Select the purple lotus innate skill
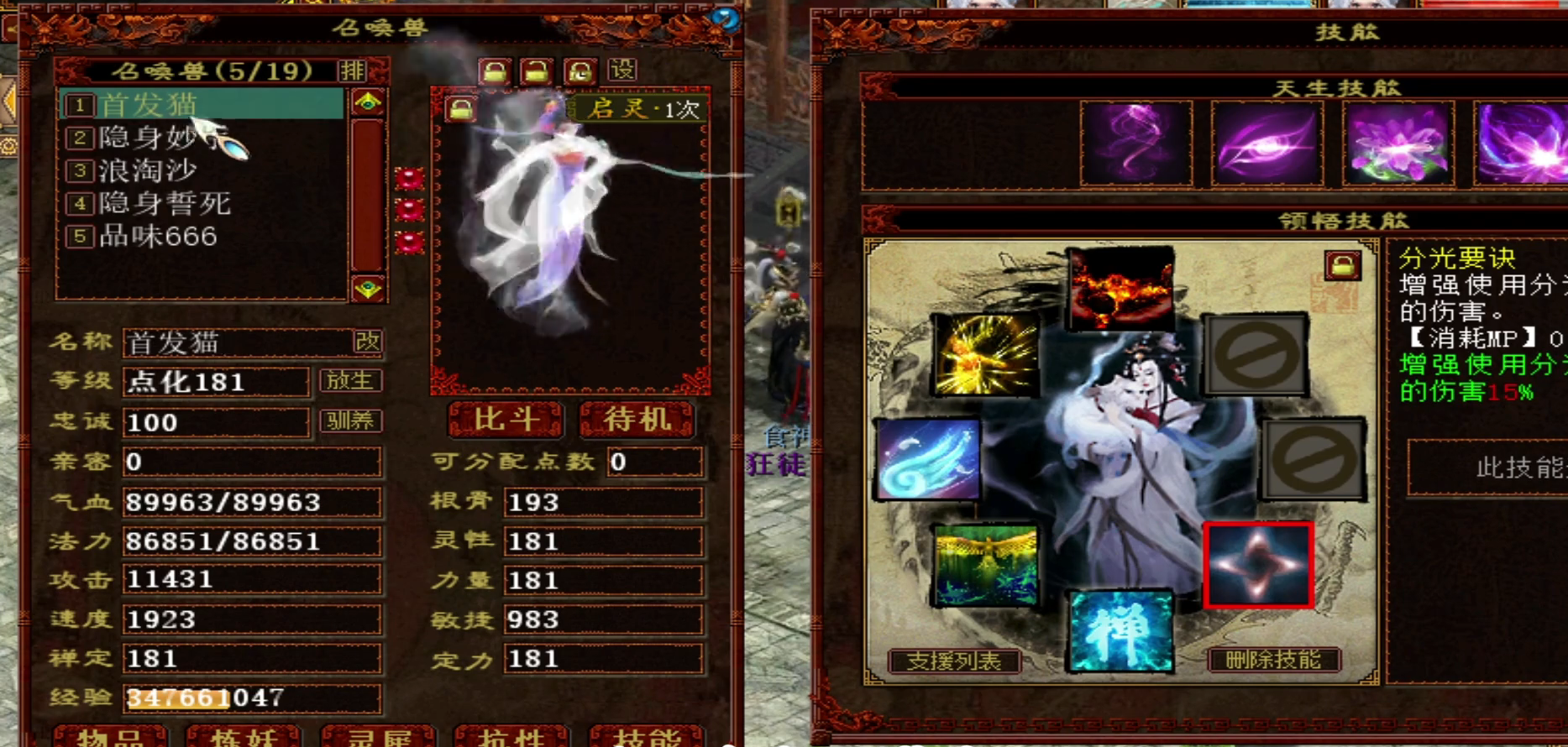This screenshot has height=747, width=1568. [1398, 144]
